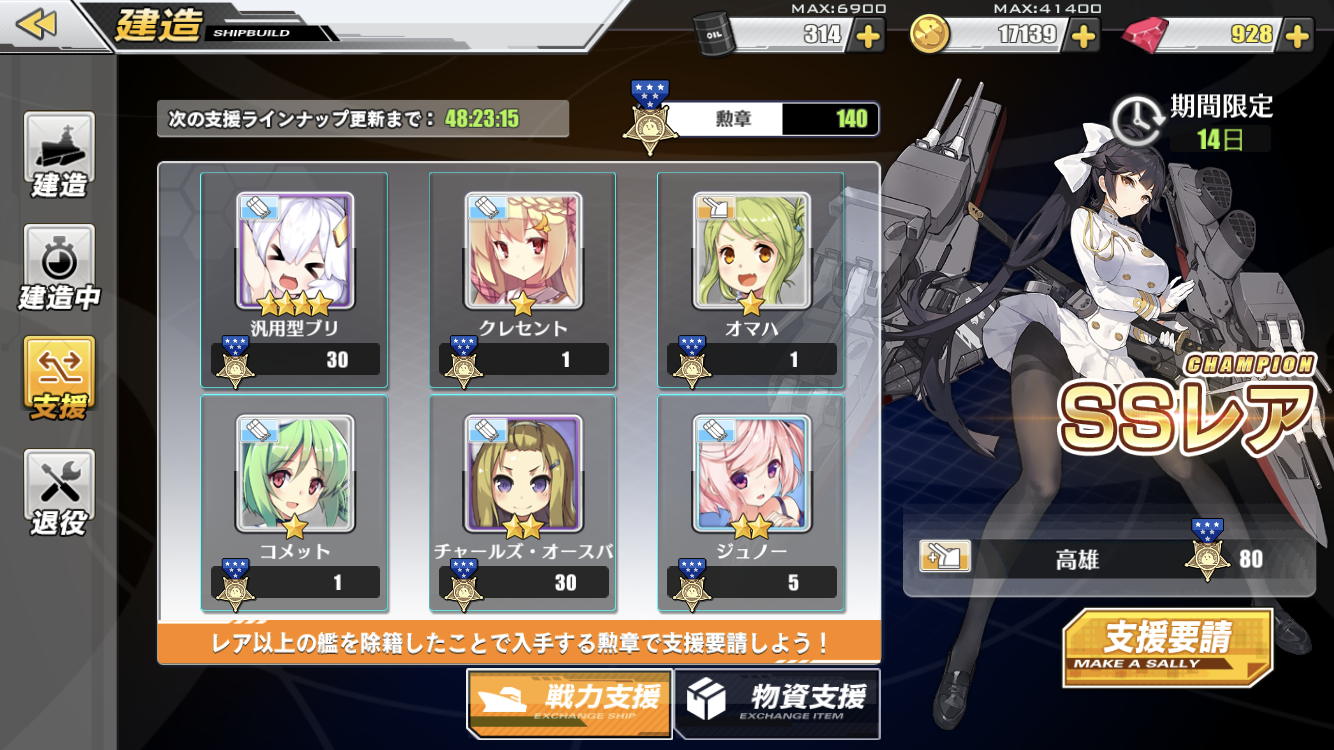This screenshot has width=1334, height=750.
Task: Pick the オマハ ship card
Action: 751,280
